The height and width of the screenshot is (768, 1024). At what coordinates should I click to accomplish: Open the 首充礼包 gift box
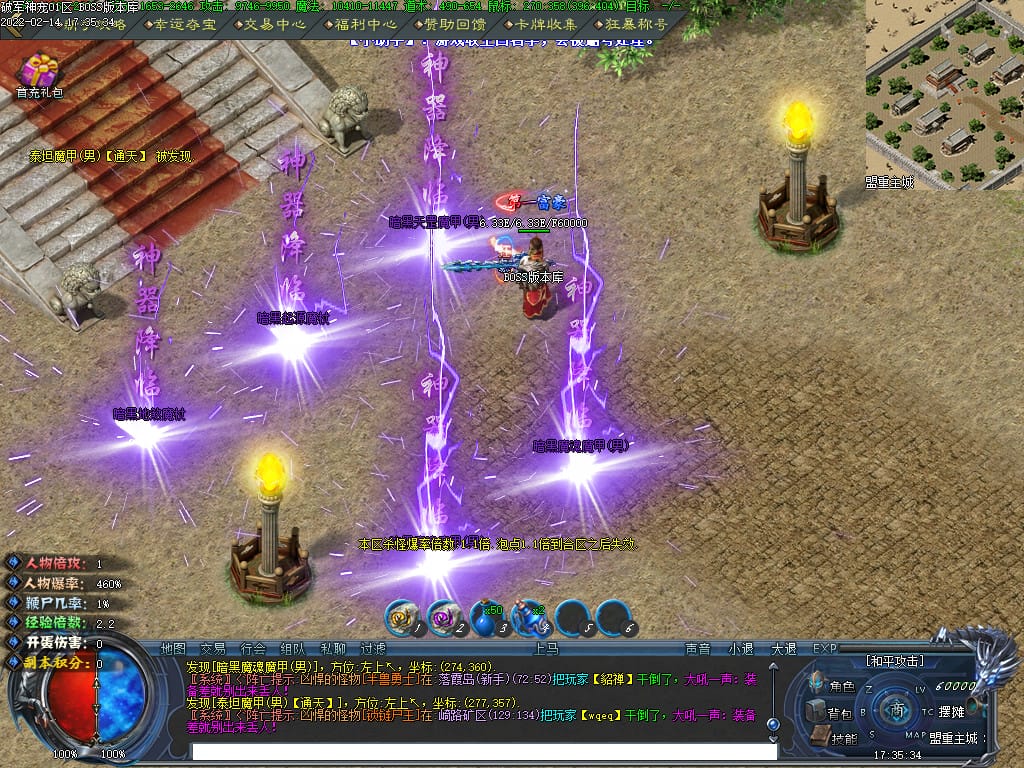(40, 73)
